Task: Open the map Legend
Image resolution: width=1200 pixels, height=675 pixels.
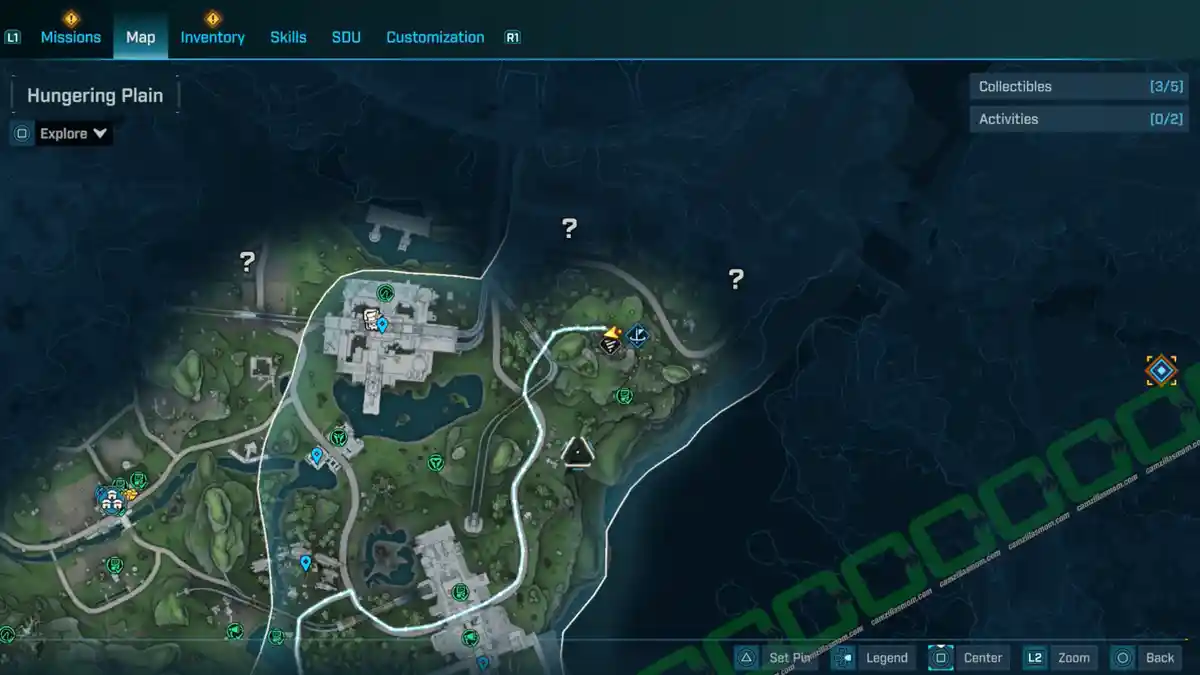Action: 873,657
